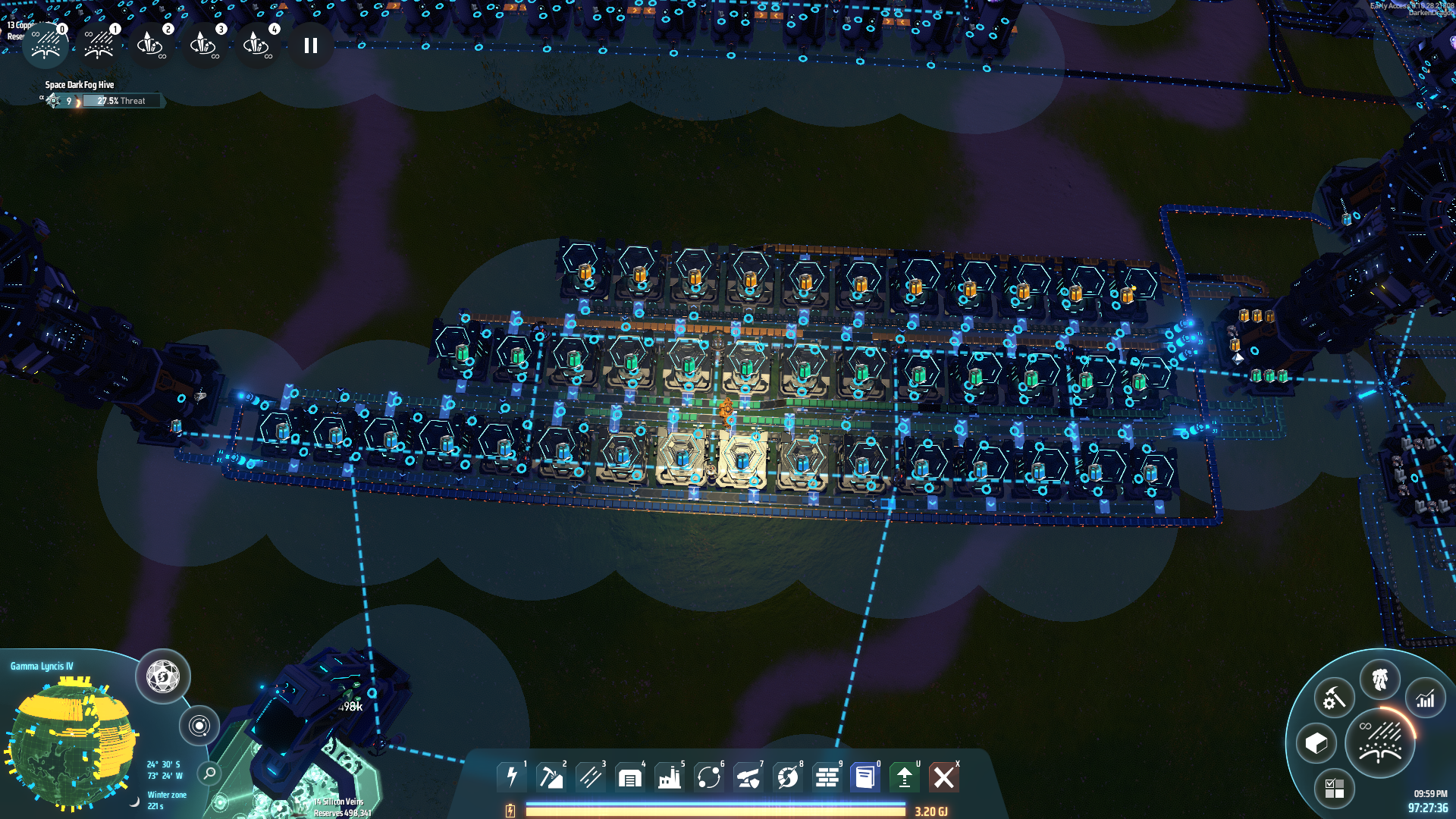The image size is (1456, 819).
Task: Open the Dyson sphere build category
Action: 788,777
